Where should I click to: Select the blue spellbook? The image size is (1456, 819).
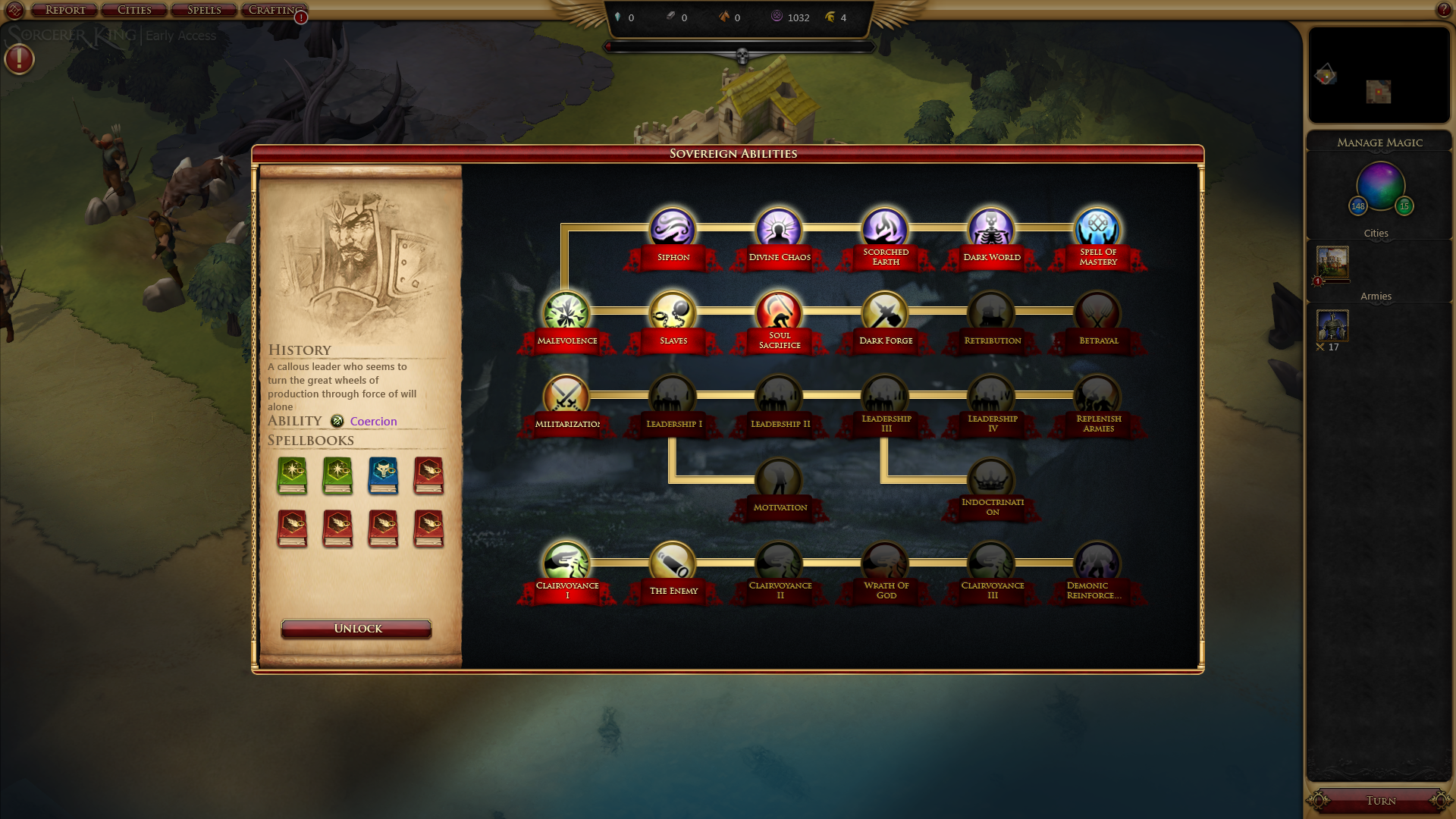(383, 475)
